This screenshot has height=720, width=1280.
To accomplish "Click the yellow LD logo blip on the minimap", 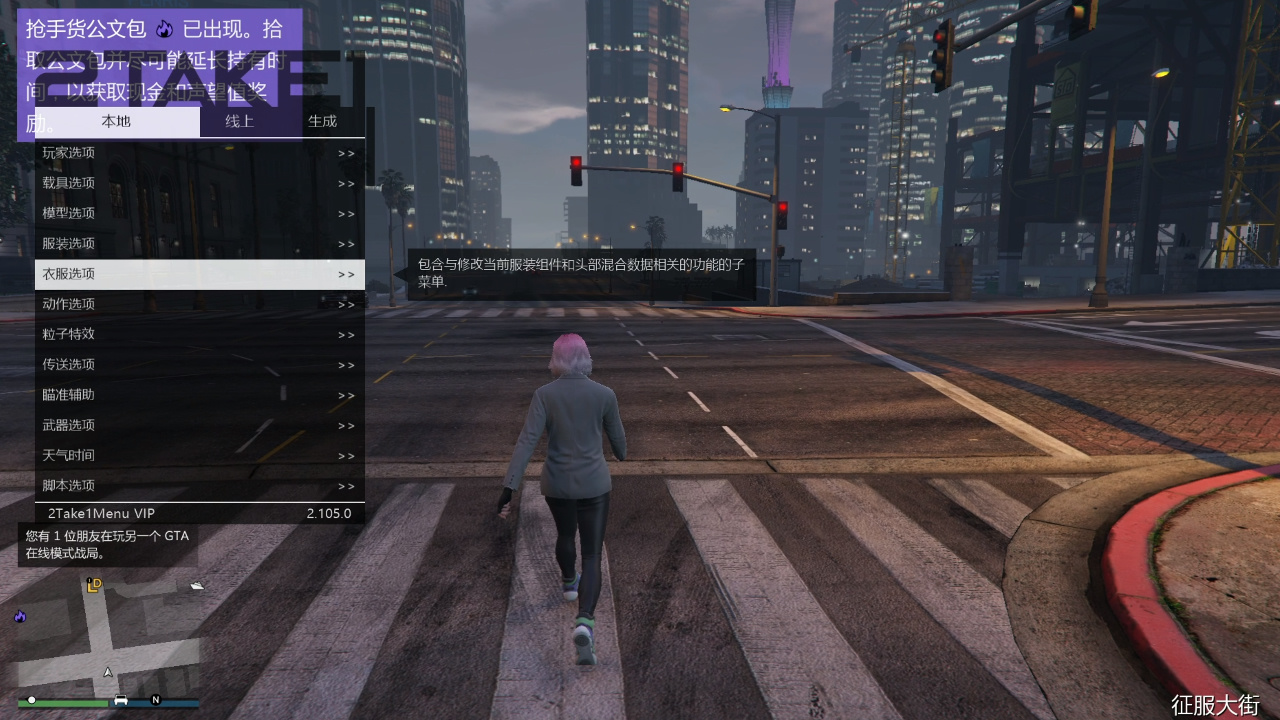I will tap(94, 584).
